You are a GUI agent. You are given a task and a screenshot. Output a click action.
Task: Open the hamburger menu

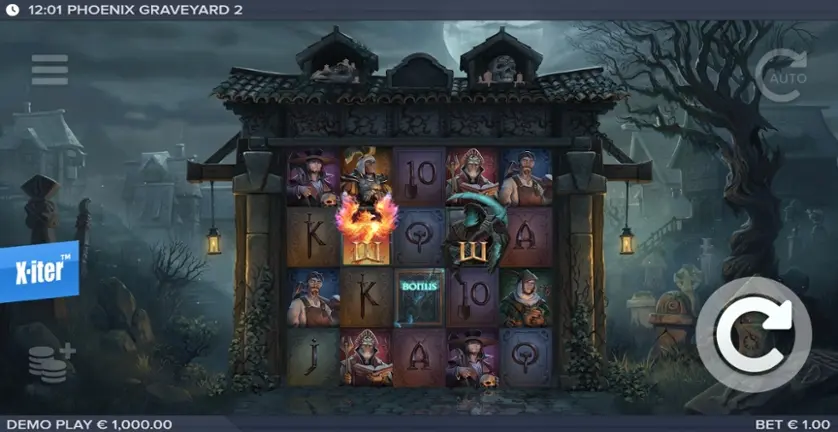click(50, 70)
